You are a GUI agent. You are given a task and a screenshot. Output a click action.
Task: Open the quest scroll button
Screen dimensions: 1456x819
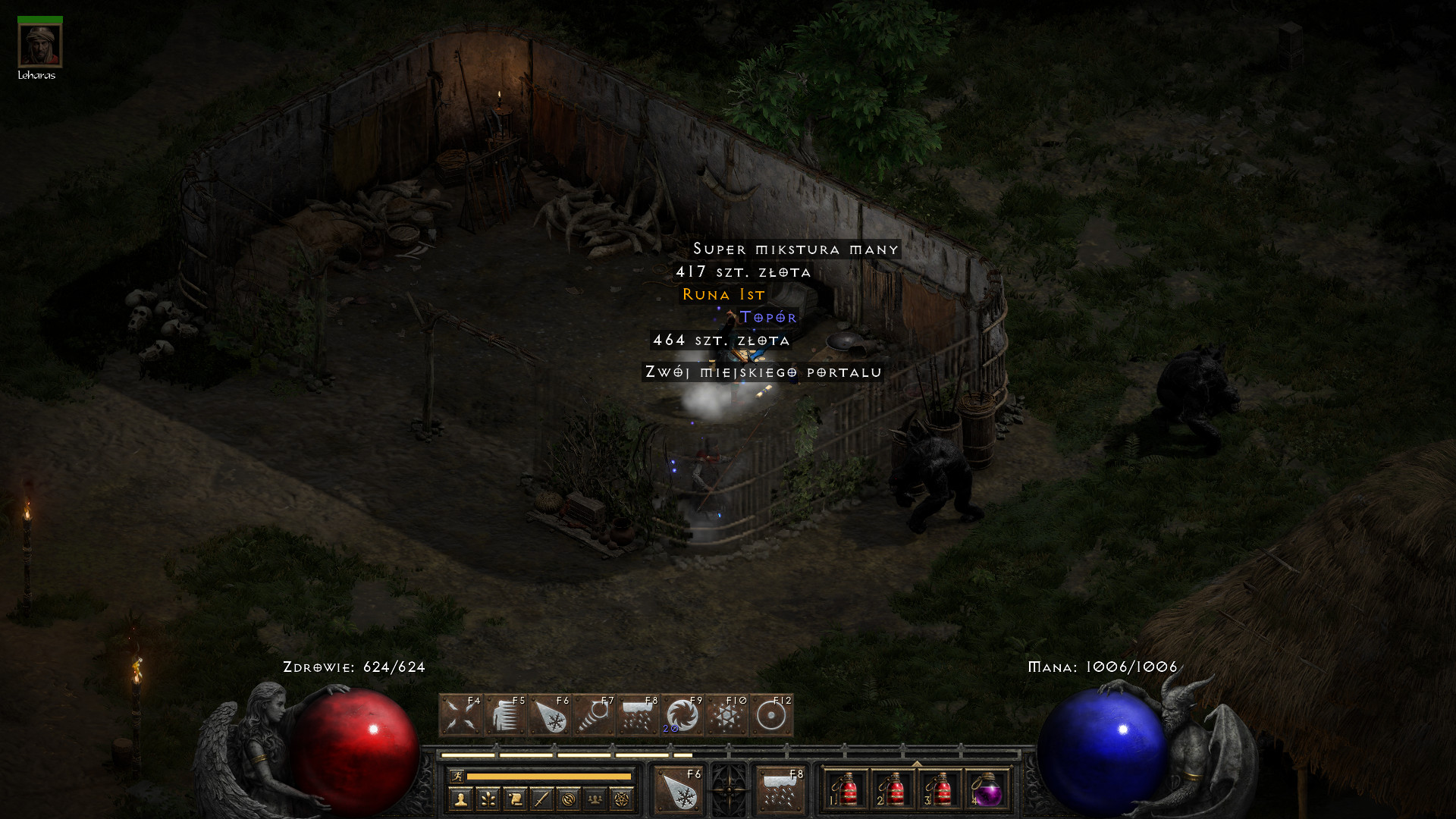click(x=514, y=799)
